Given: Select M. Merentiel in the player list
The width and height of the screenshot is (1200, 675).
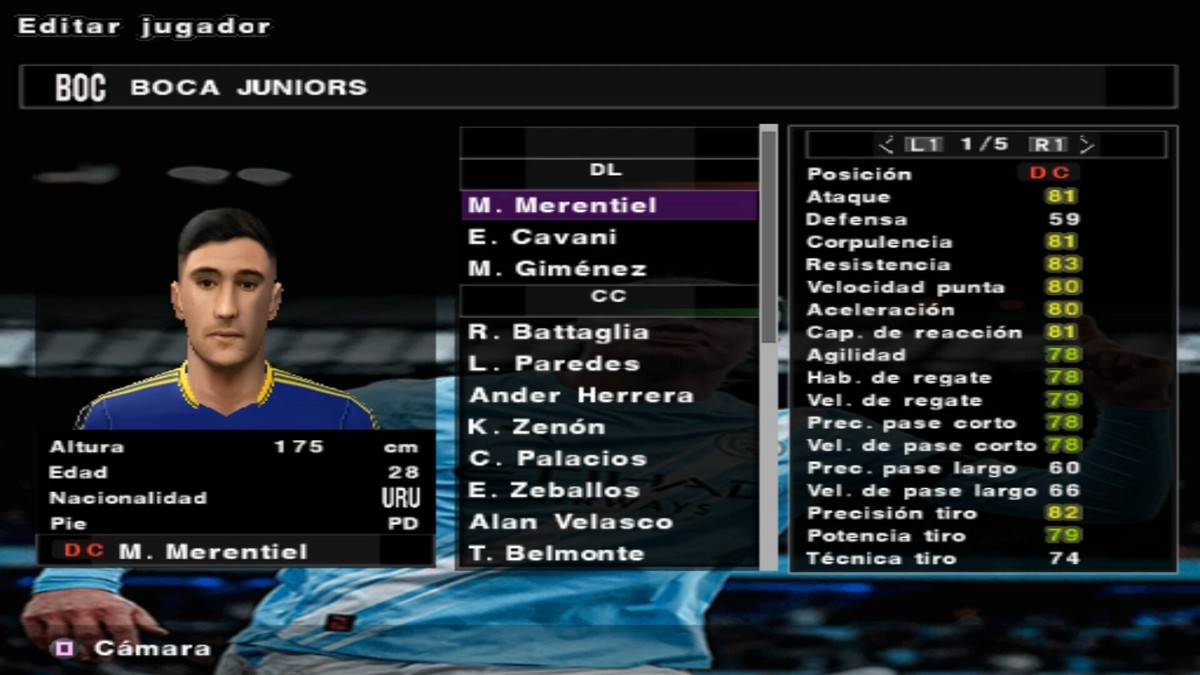Looking at the screenshot, I should (x=608, y=206).
